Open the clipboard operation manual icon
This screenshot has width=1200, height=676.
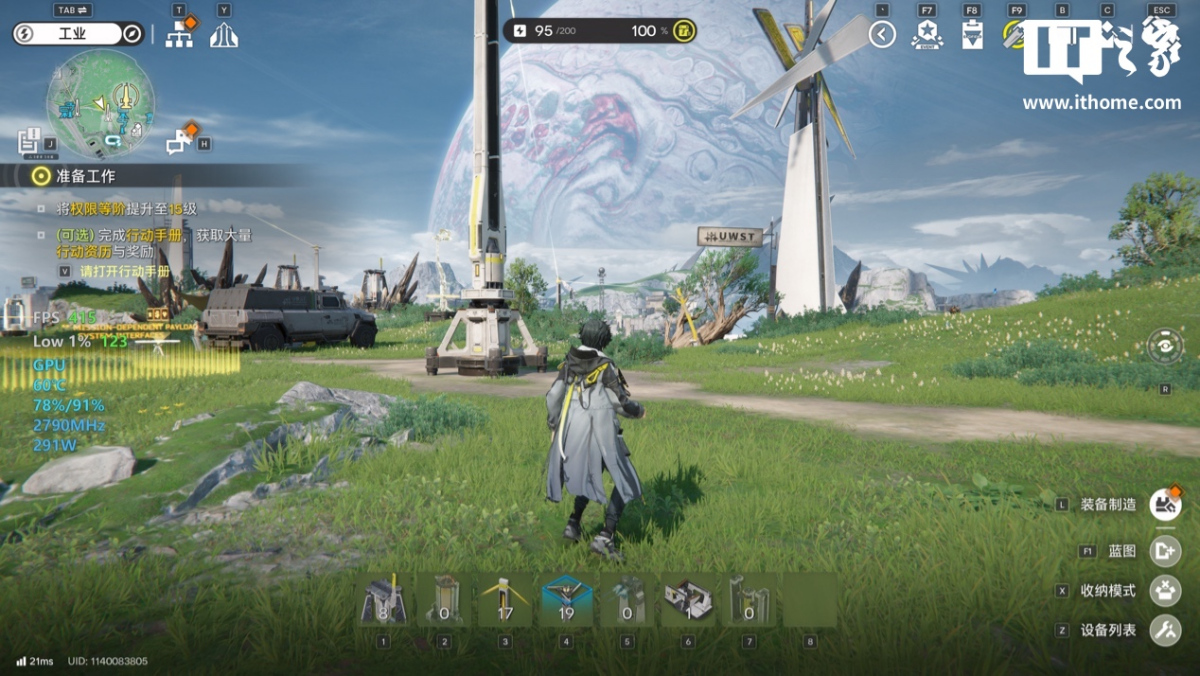(971, 35)
